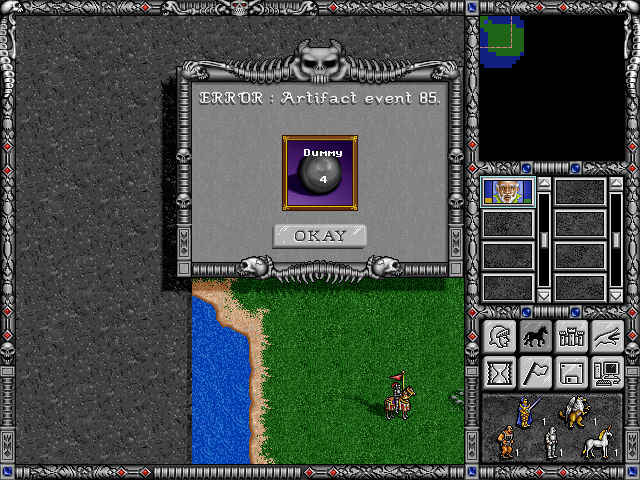640x480 pixels.
Task: Select the blue-caped swordsman troop
Action: click(525, 411)
